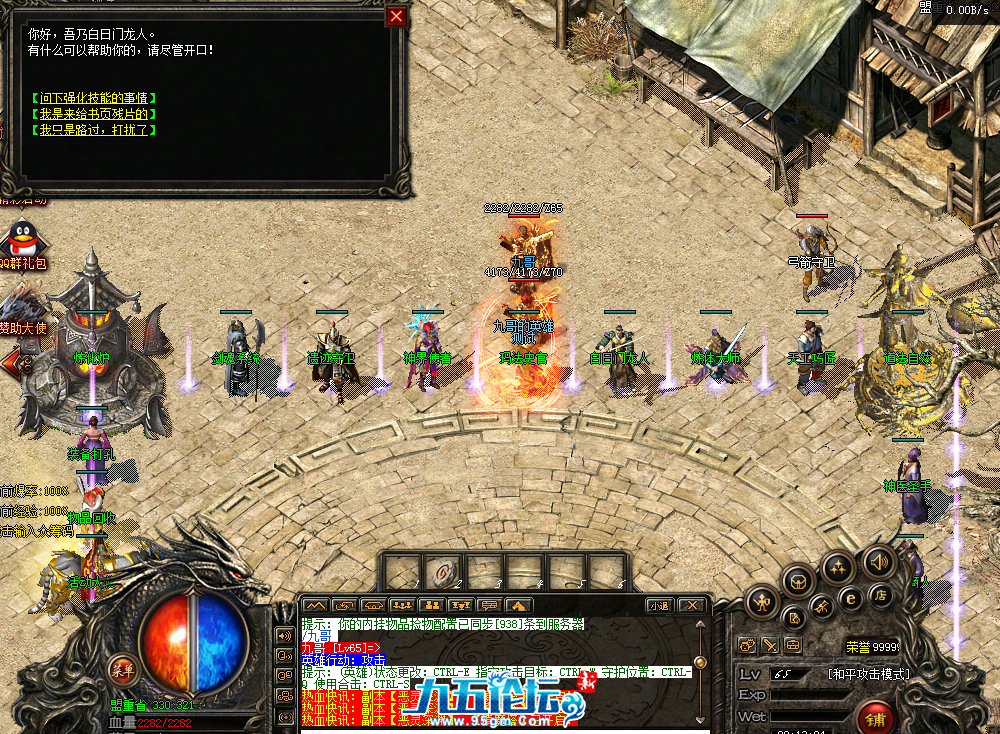The image size is (1000, 734).
Task: Toggle the sound speaker round button
Action: click(879, 560)
